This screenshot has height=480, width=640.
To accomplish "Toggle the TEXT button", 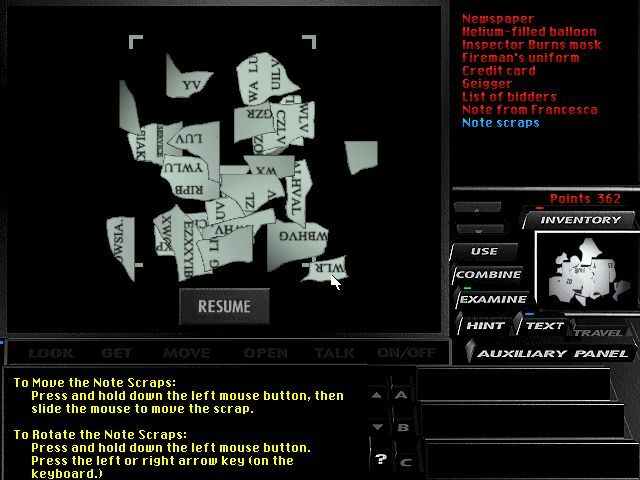I will click(x=544, y=325).
